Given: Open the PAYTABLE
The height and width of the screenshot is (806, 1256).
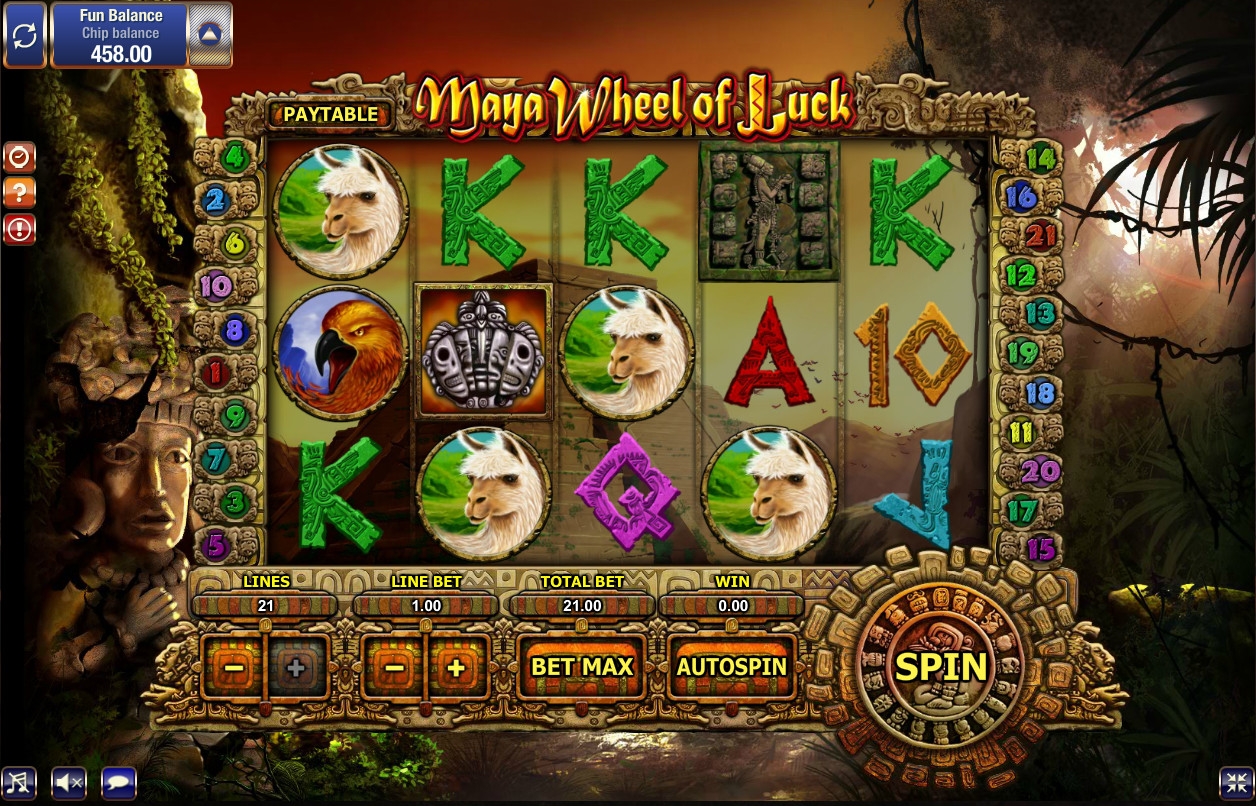Looking at the screenshot, I should [x=330, y=115].
